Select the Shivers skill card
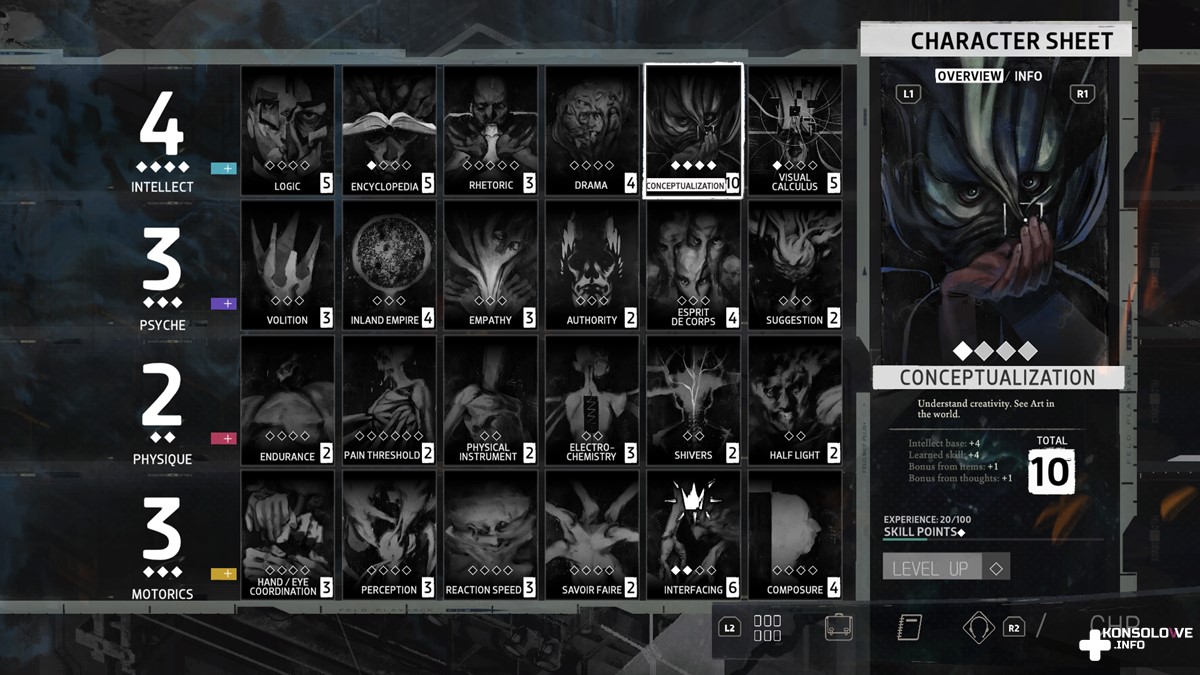1200x675 pixels. point(693,400)
